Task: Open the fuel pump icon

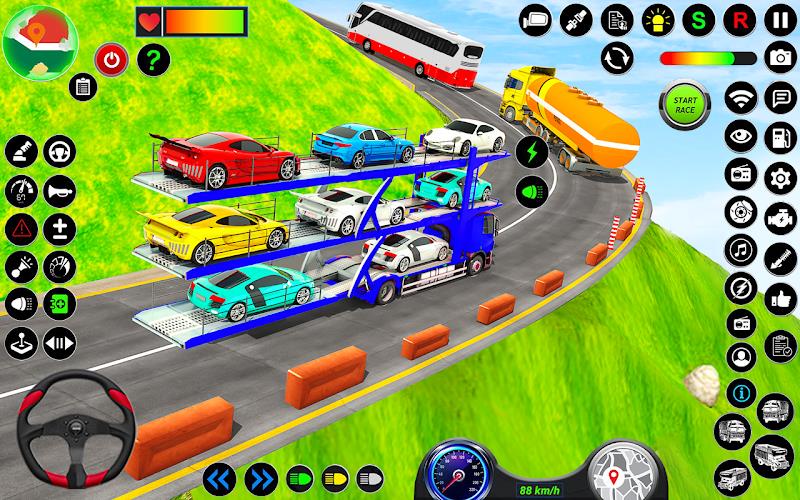Action: 779,136
